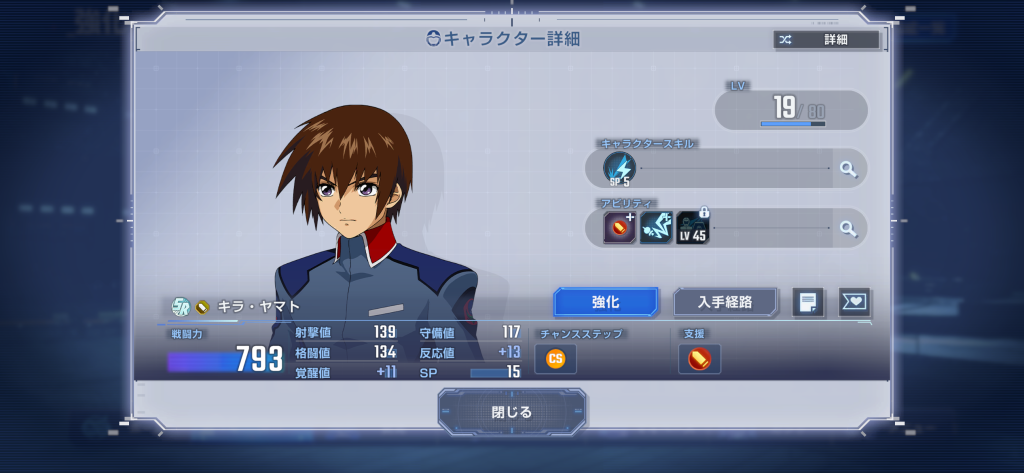
Task: Open the 強化 enhancement screen
Action: (606, 301)
